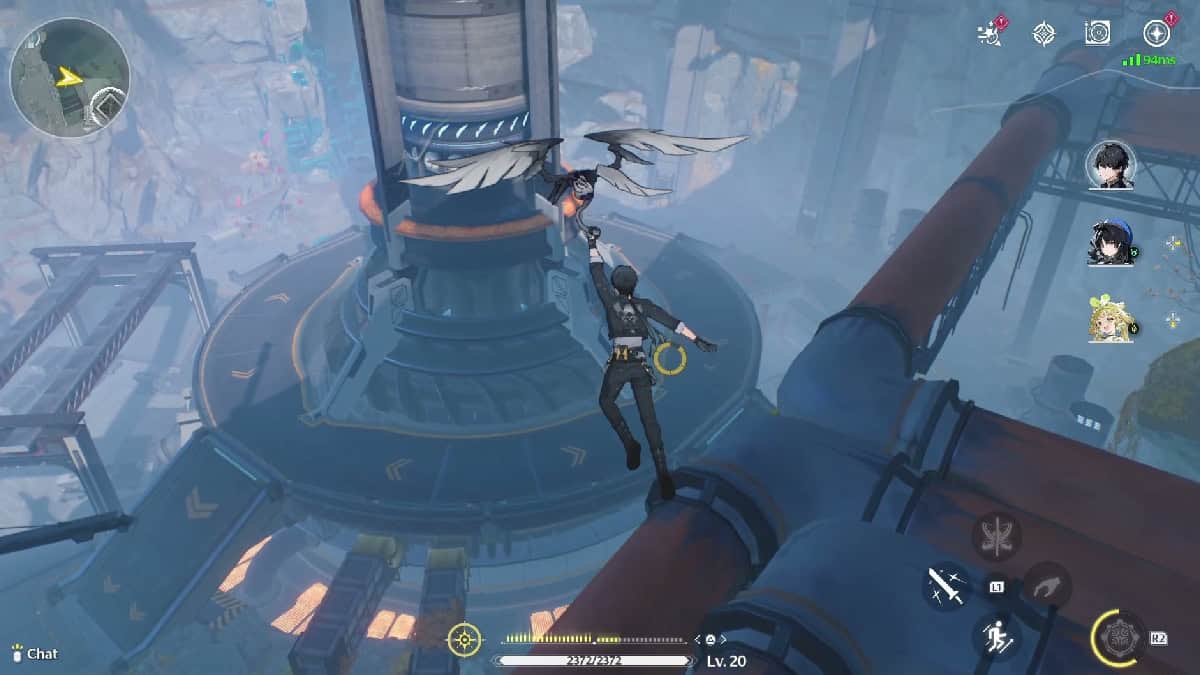Switch to the blonde flower-haired character portrait
The height and width of the screenshot is (675, 1200).
tap(1110, 319)
